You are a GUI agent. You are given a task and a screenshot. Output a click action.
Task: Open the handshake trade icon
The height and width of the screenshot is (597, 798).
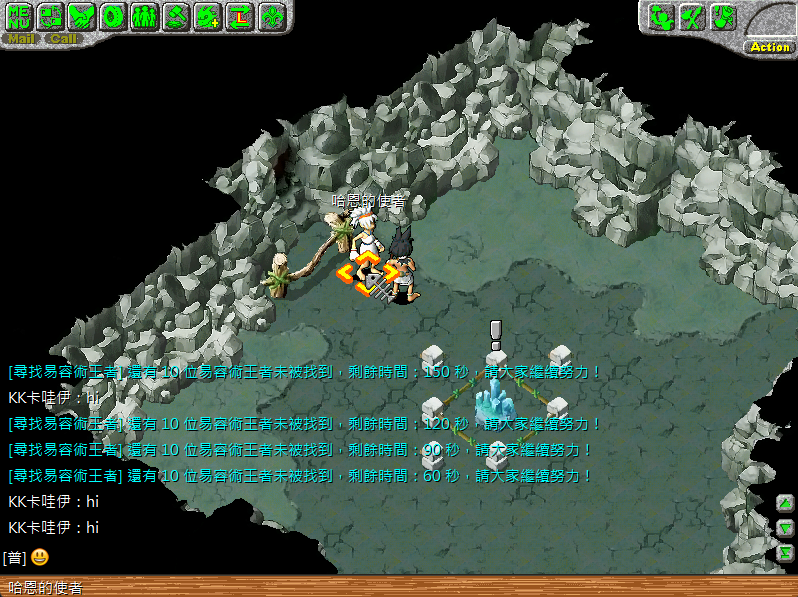[83, 16]
